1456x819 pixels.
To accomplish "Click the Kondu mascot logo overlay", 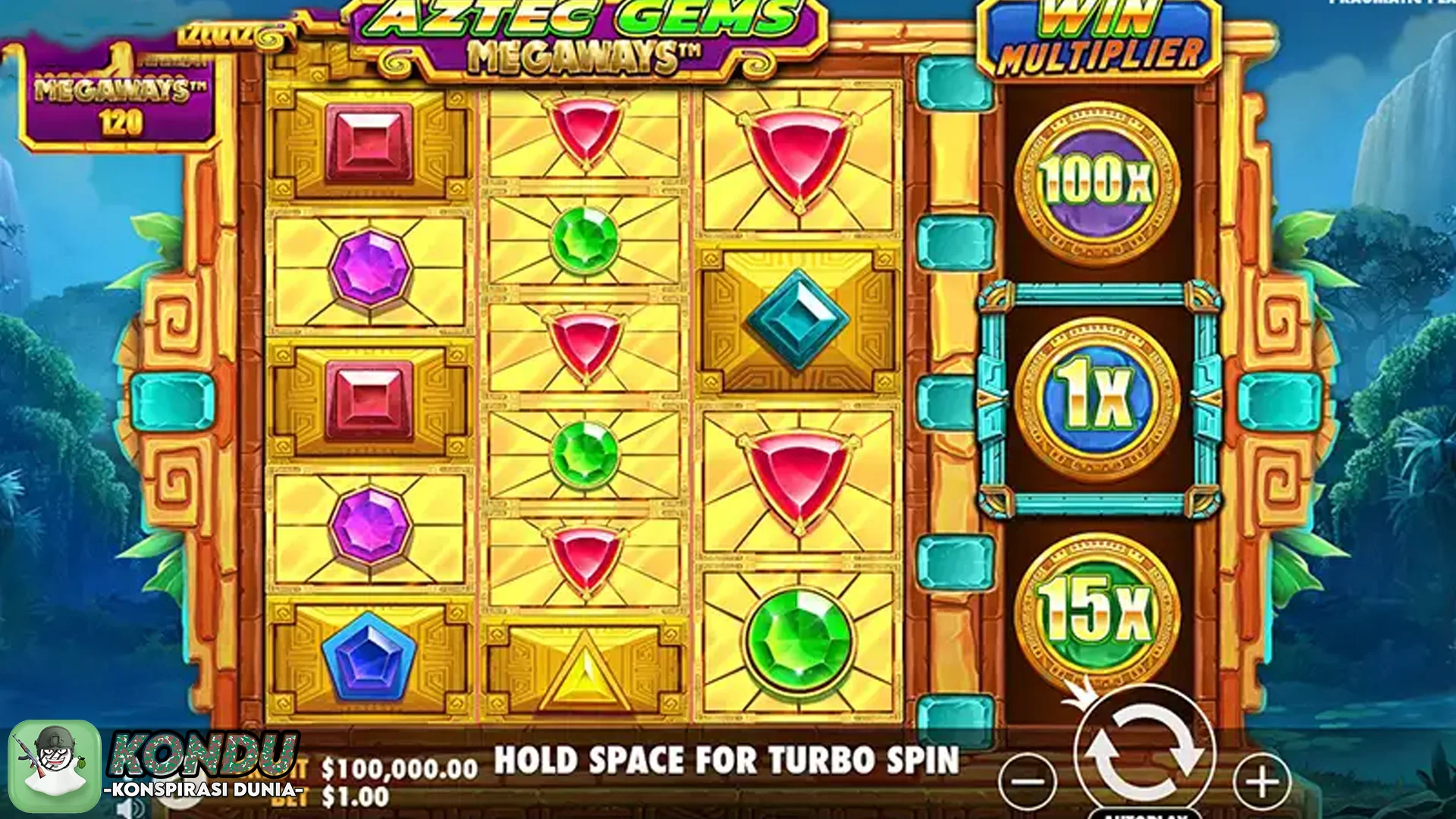I will 55,766.
